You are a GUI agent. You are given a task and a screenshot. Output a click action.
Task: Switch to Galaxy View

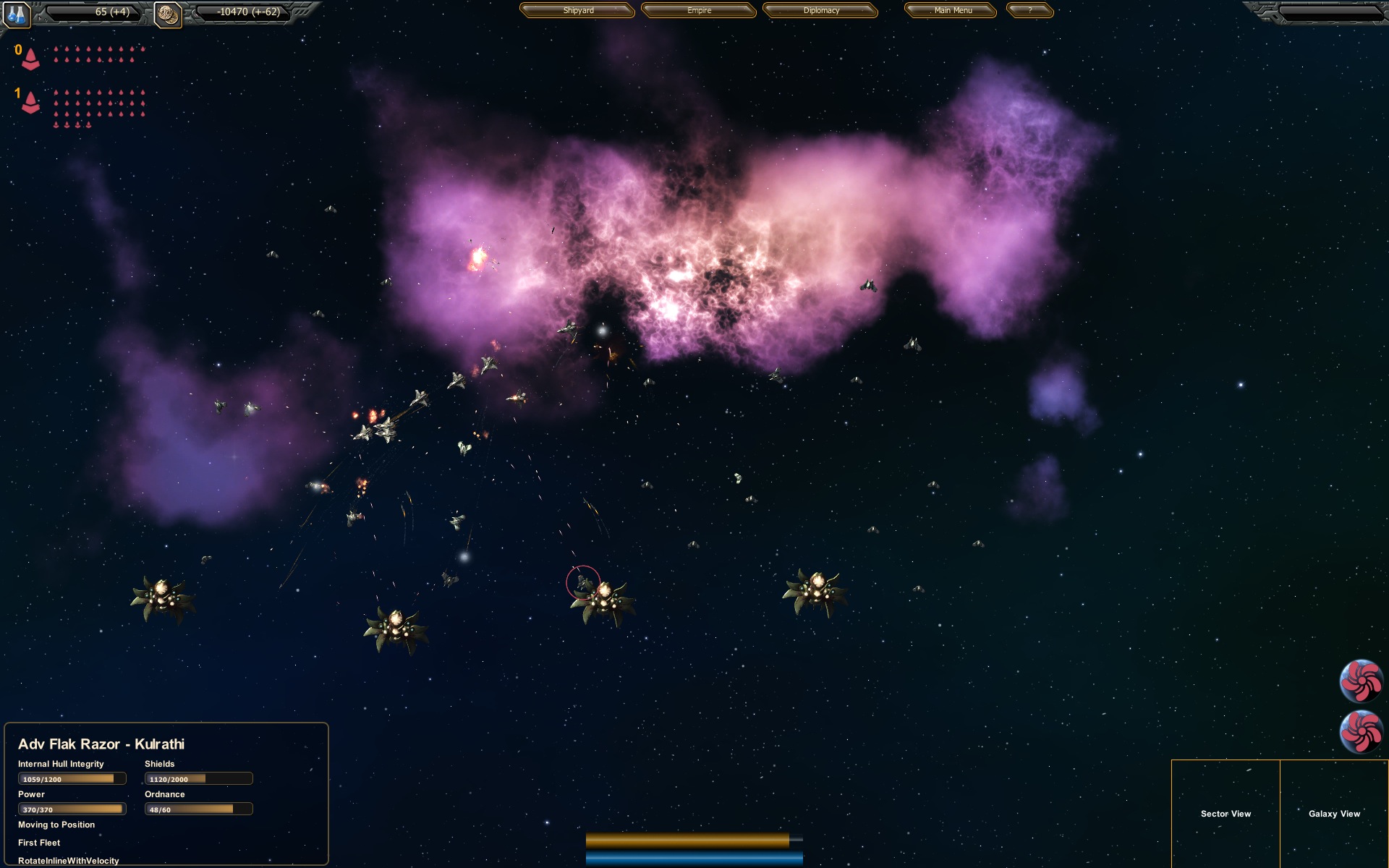(x=1335, y=814)
